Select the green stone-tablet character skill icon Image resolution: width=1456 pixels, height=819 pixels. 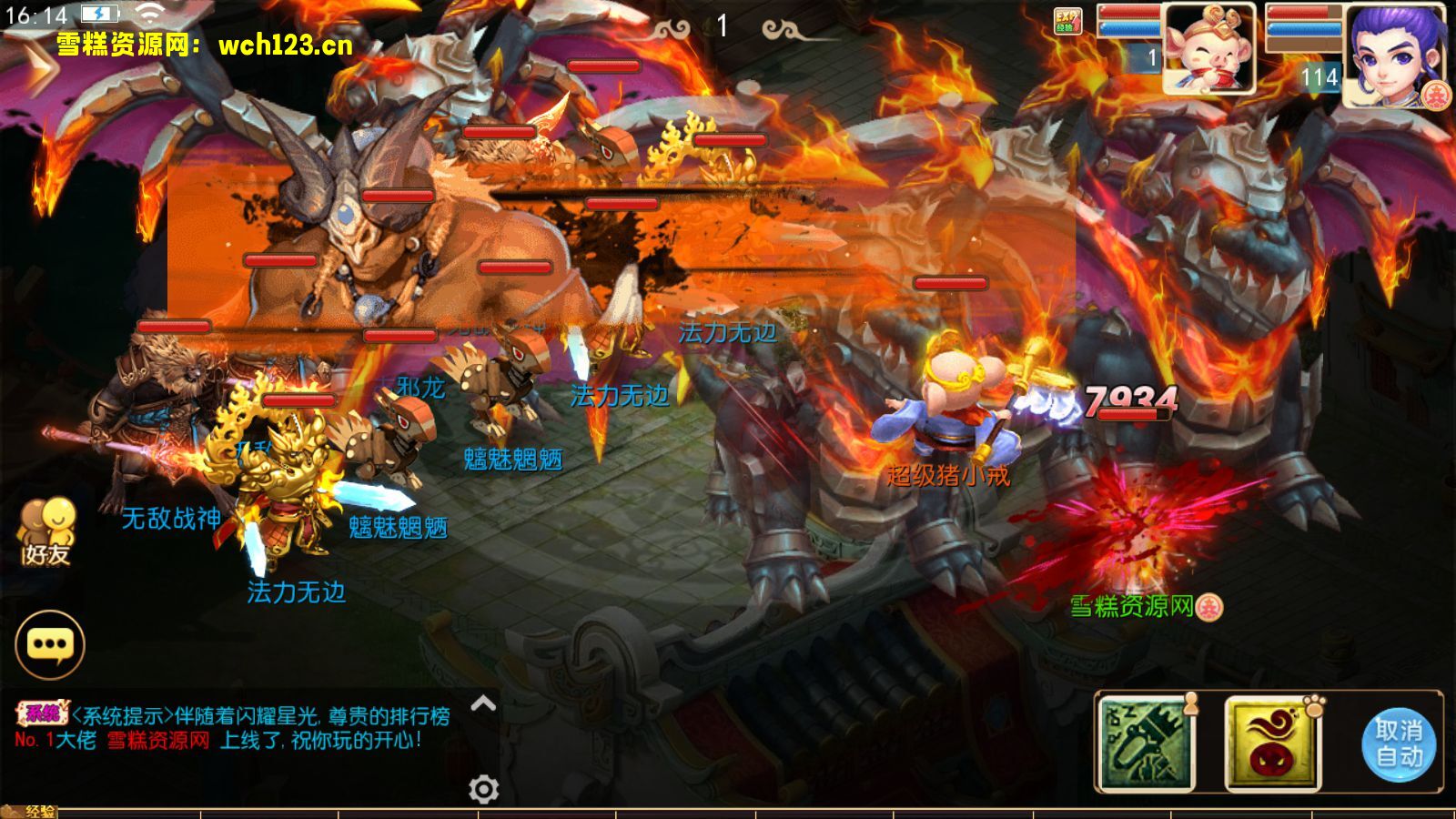pos(1146,744)
